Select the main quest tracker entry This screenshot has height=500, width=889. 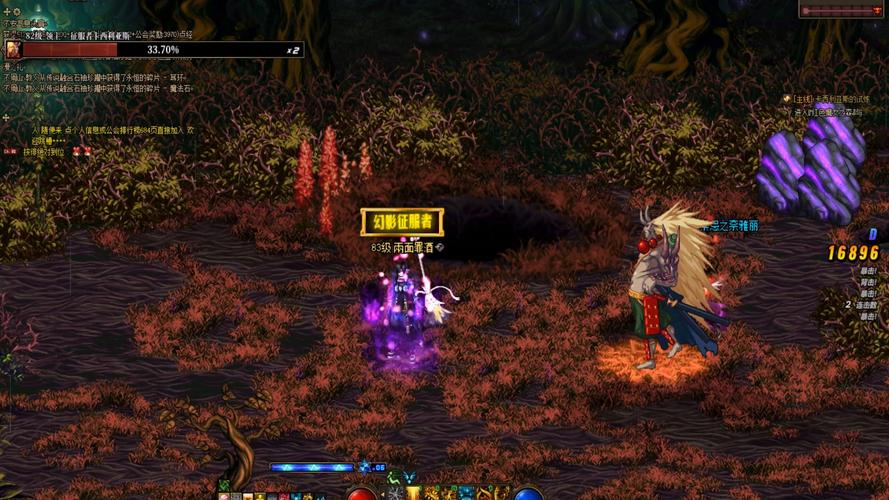[828, 99]
